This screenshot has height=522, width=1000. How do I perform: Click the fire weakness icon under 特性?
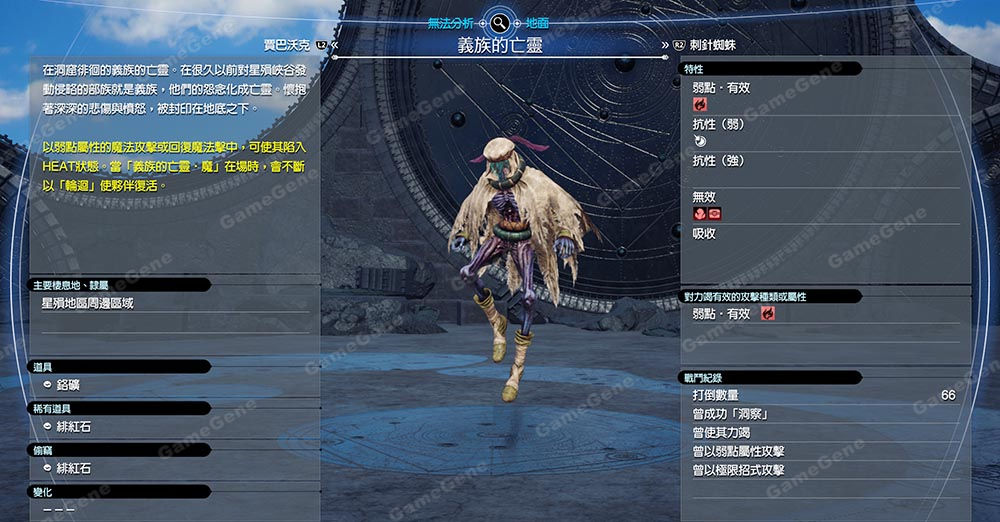tap(700, 104)
